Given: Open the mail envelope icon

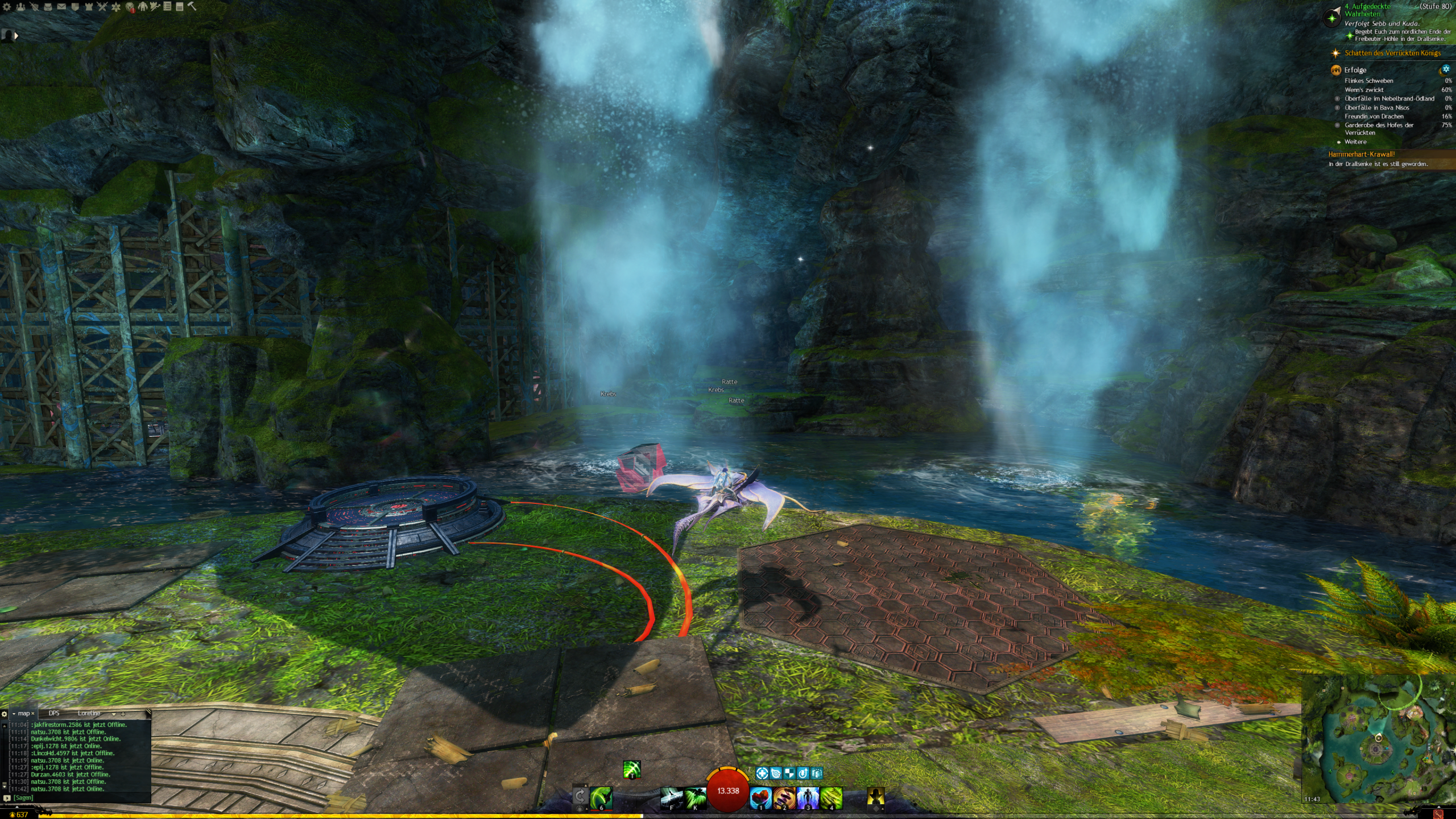Looking at the screenshot, I should (x=61, y=7).
